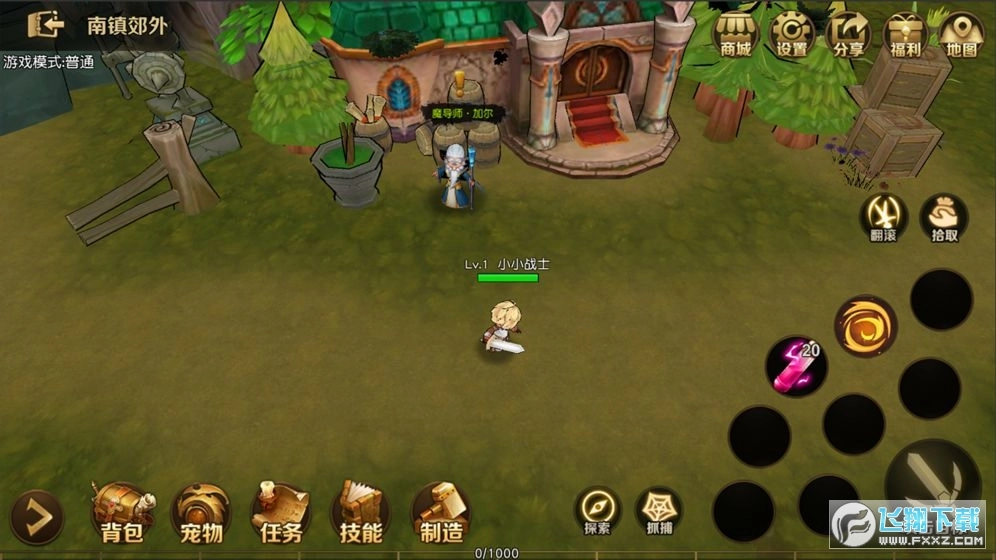The width and height of the screenshot is (996, 560).
Task: Open the 设置 settings menu
Action: point(793,35)
